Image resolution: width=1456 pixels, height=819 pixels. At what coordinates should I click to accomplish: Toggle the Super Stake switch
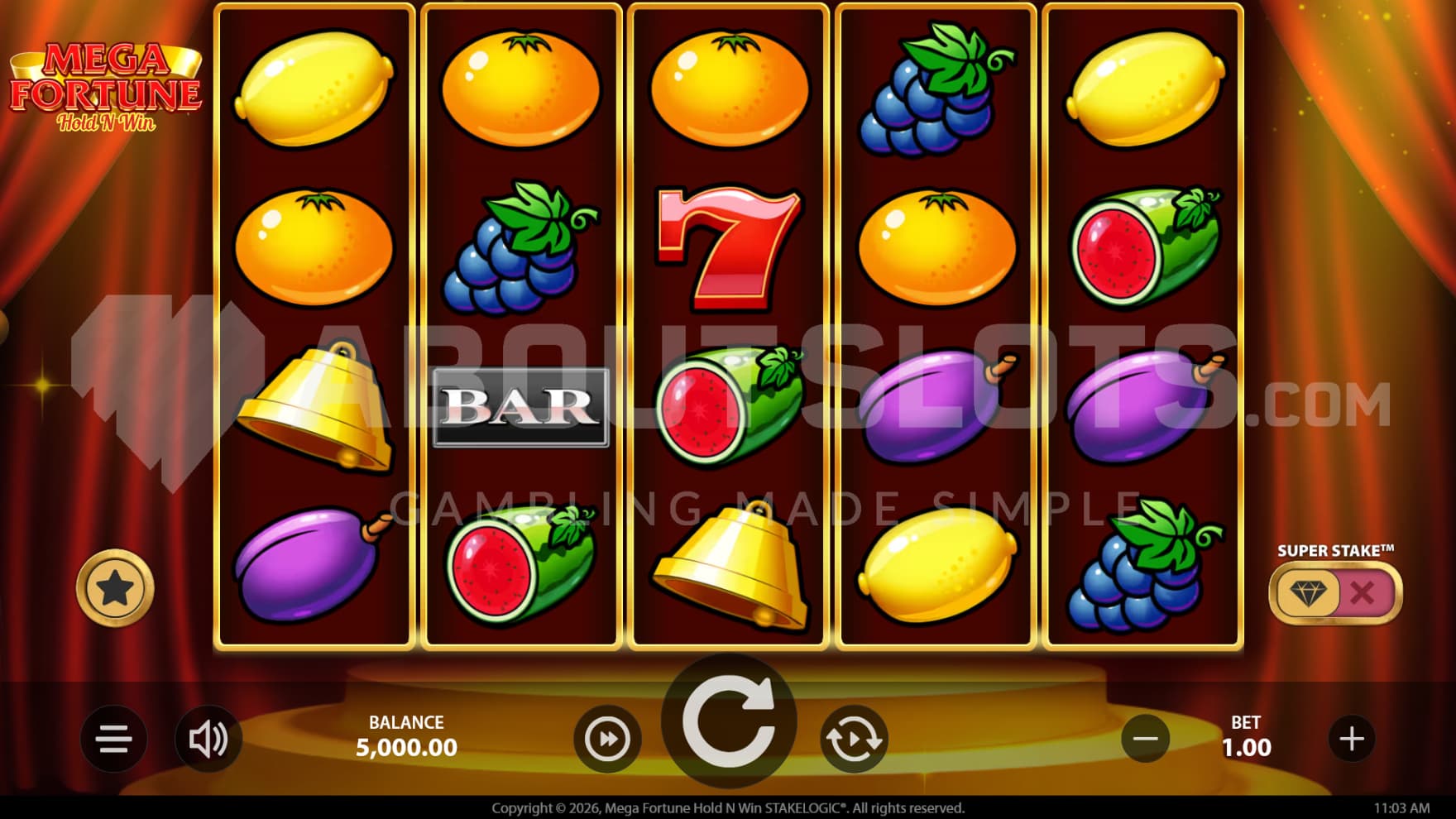(x=1335, y=592)
